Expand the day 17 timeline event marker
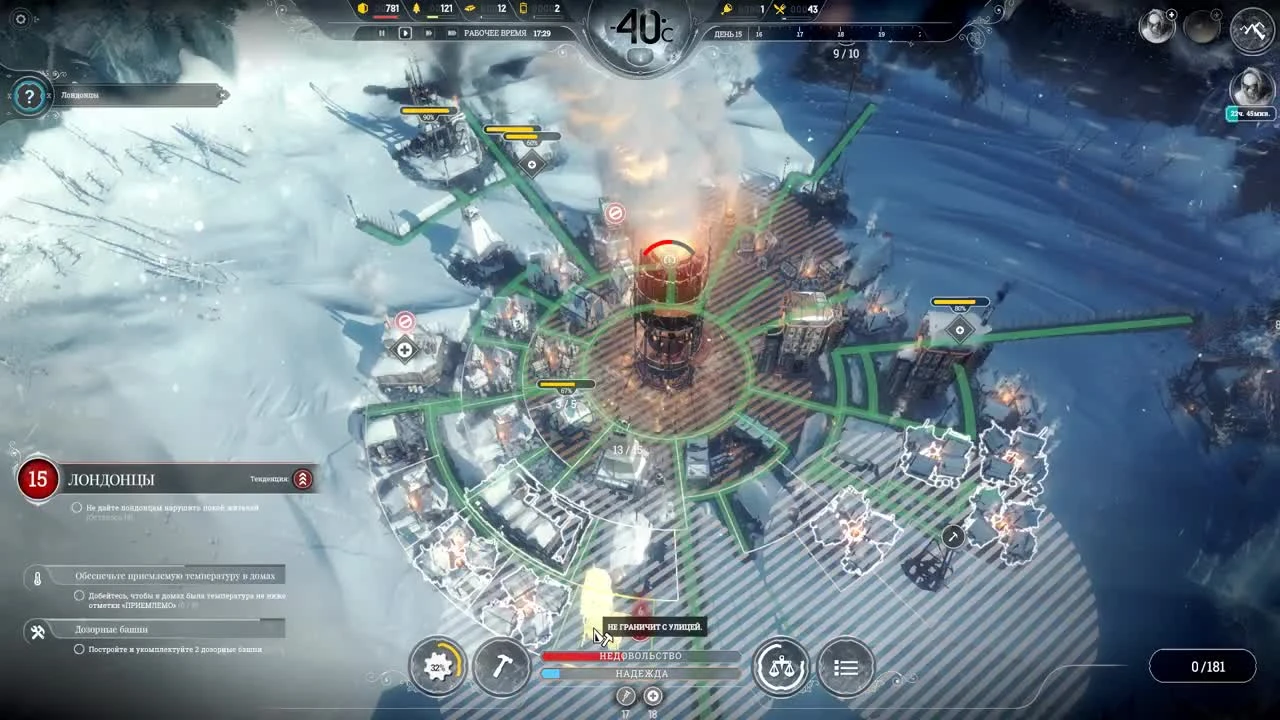The height and width of the screenshot is (720, 1280). (625, 695)
